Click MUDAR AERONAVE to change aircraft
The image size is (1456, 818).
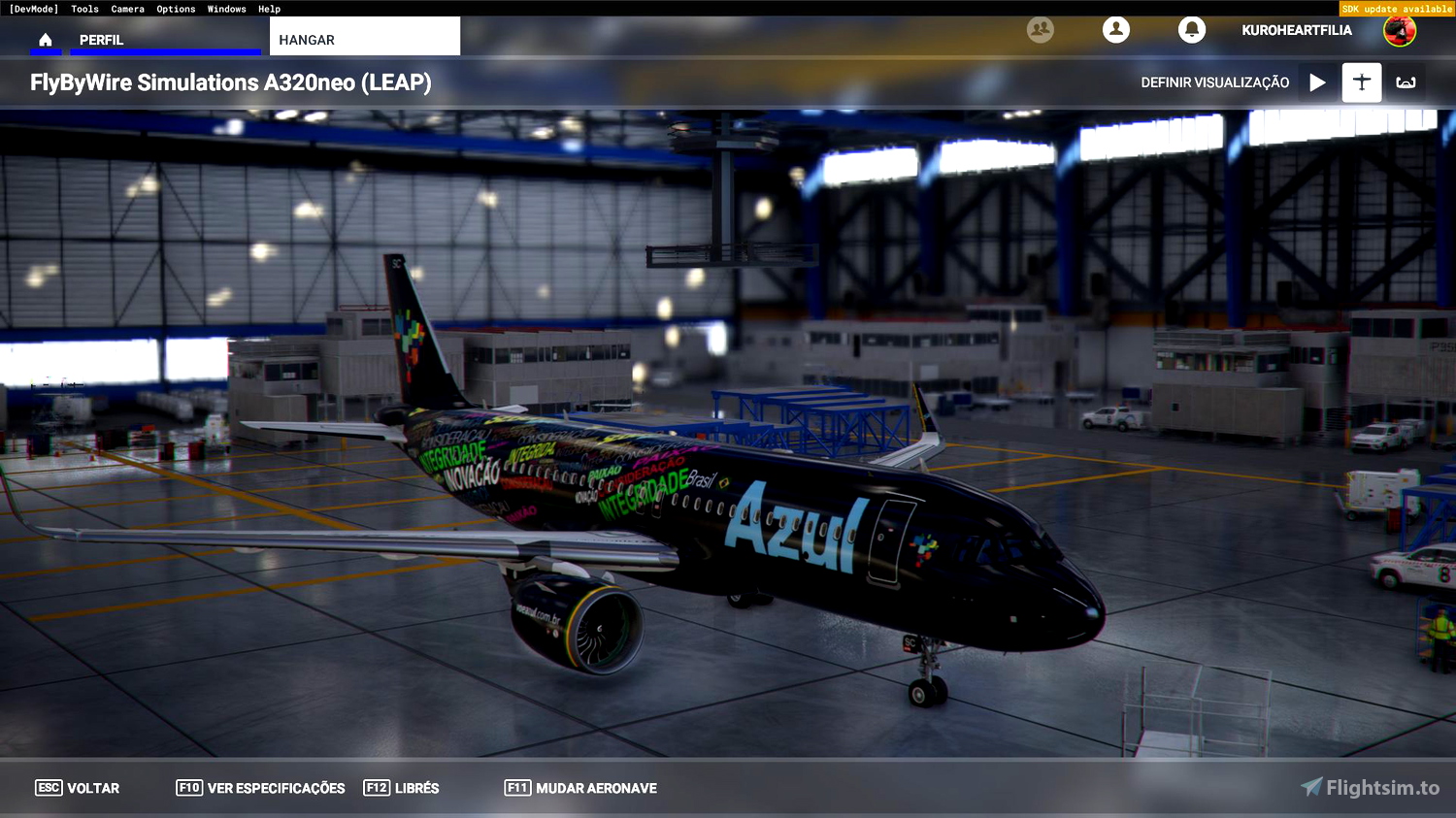pos(579,788)
